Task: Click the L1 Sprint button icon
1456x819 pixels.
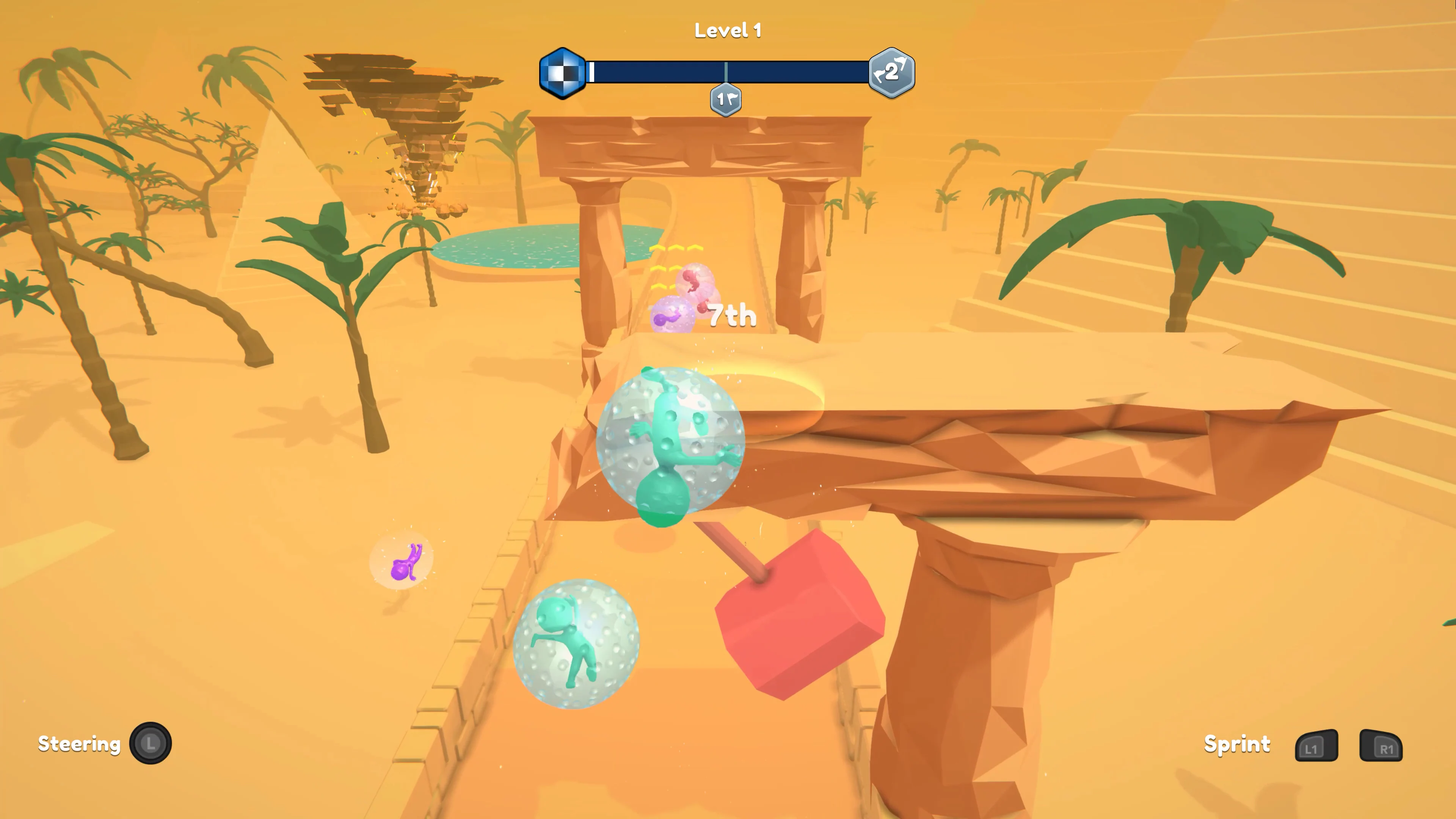Action: (1317, 745)
